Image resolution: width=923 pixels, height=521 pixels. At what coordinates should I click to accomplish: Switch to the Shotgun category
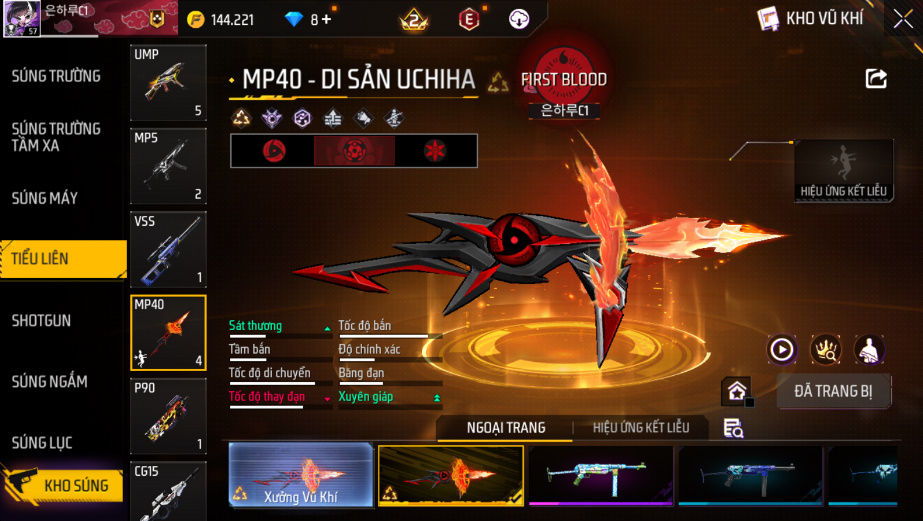click(x=42, y=321)
